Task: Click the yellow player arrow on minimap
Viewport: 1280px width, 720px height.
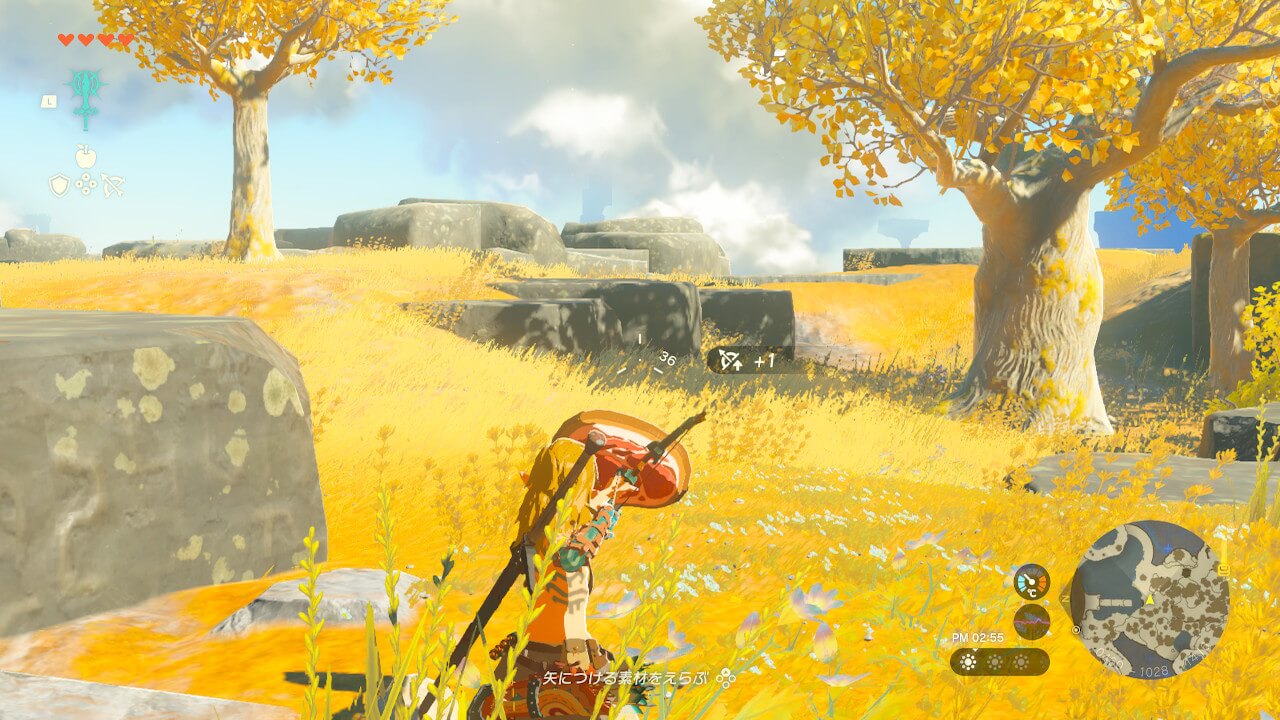Action: [1150, 598]
